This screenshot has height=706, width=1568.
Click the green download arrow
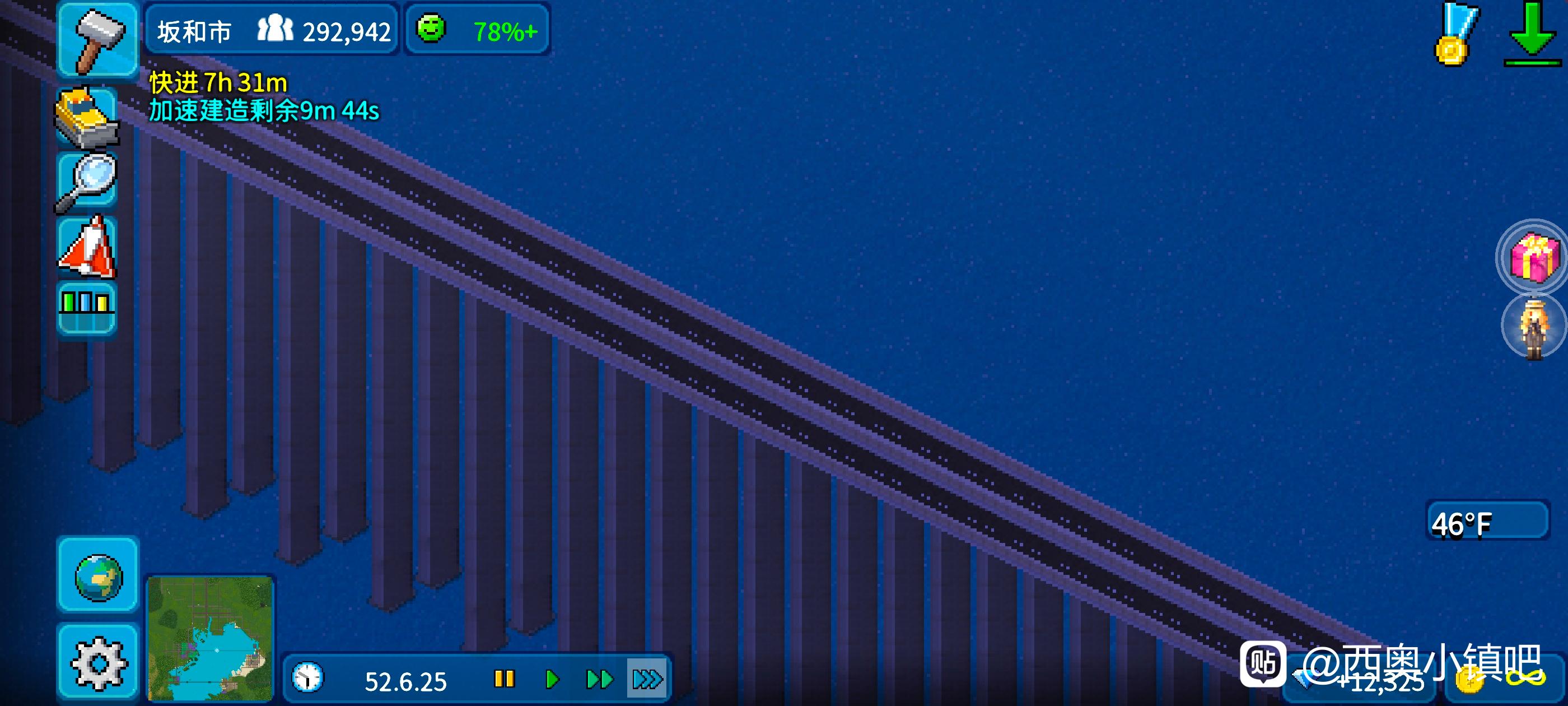point(1532,35)
